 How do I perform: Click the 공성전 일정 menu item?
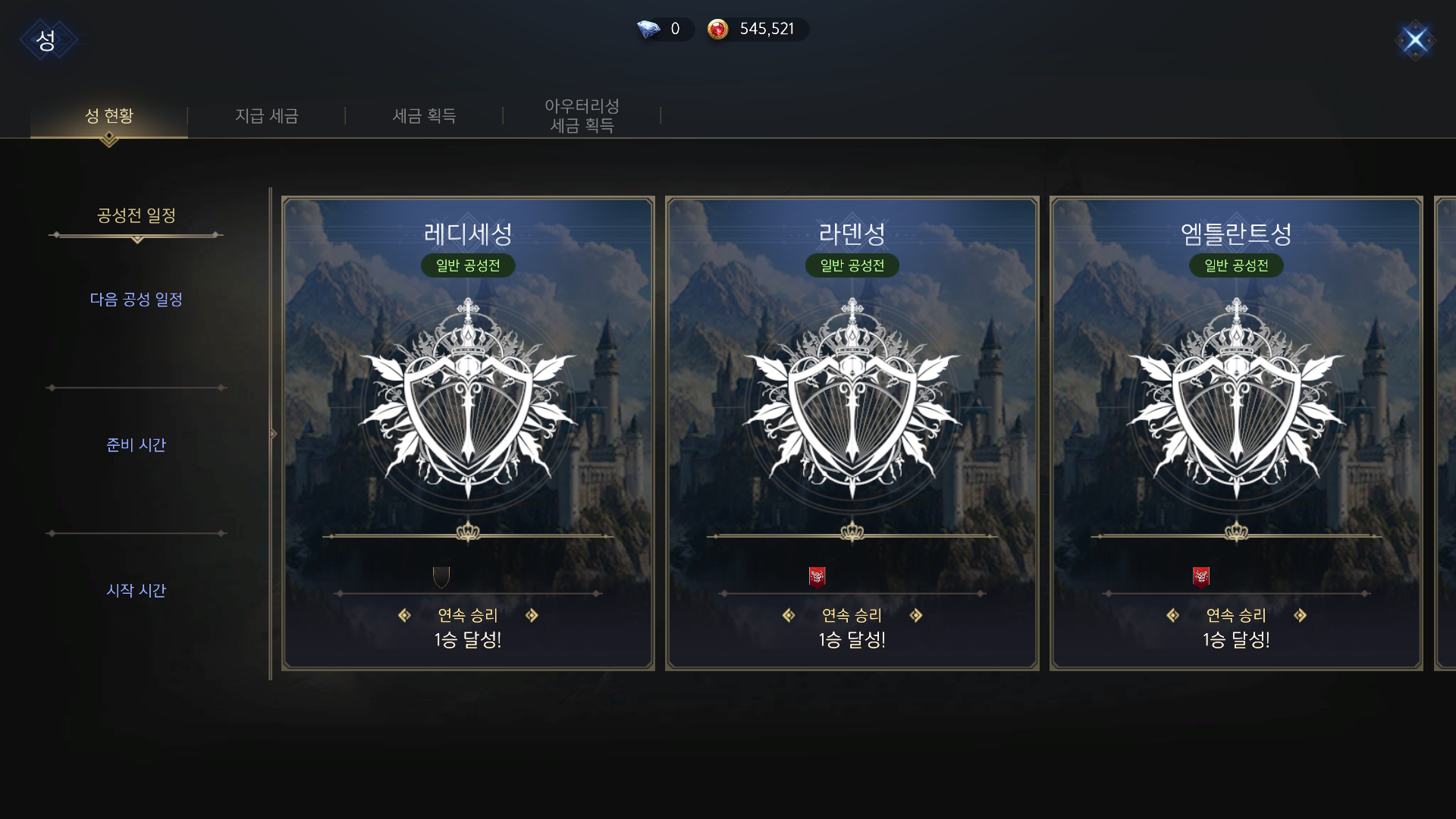point(136,215)
